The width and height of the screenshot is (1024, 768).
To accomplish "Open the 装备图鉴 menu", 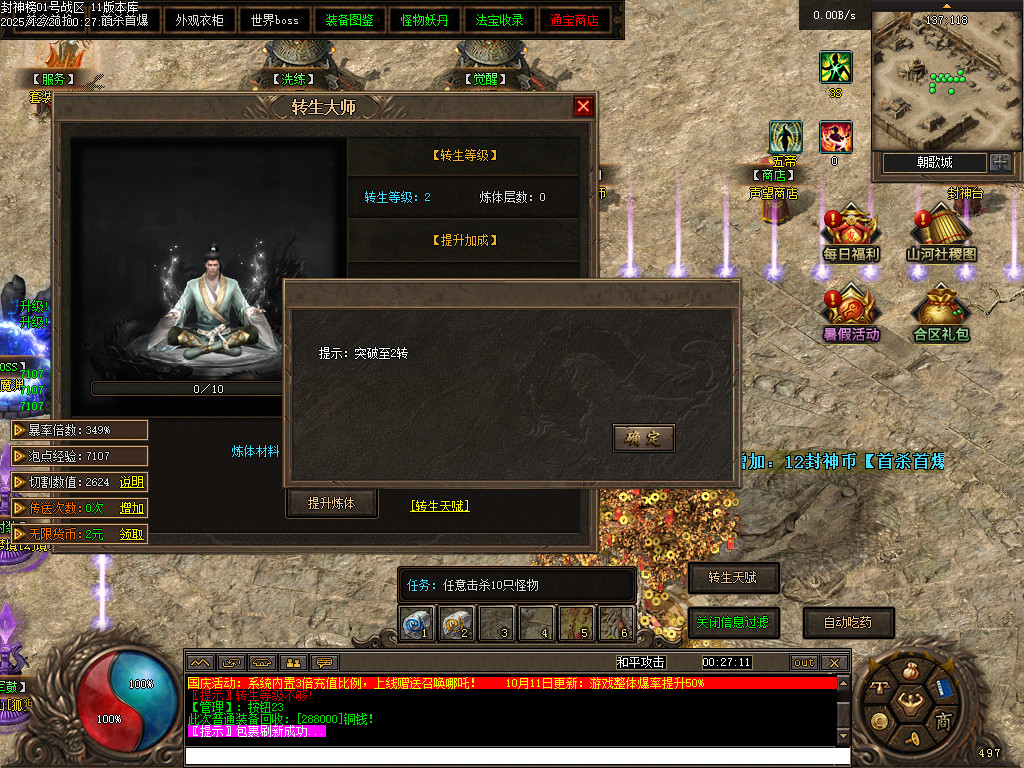I will (x=350, y=20).
